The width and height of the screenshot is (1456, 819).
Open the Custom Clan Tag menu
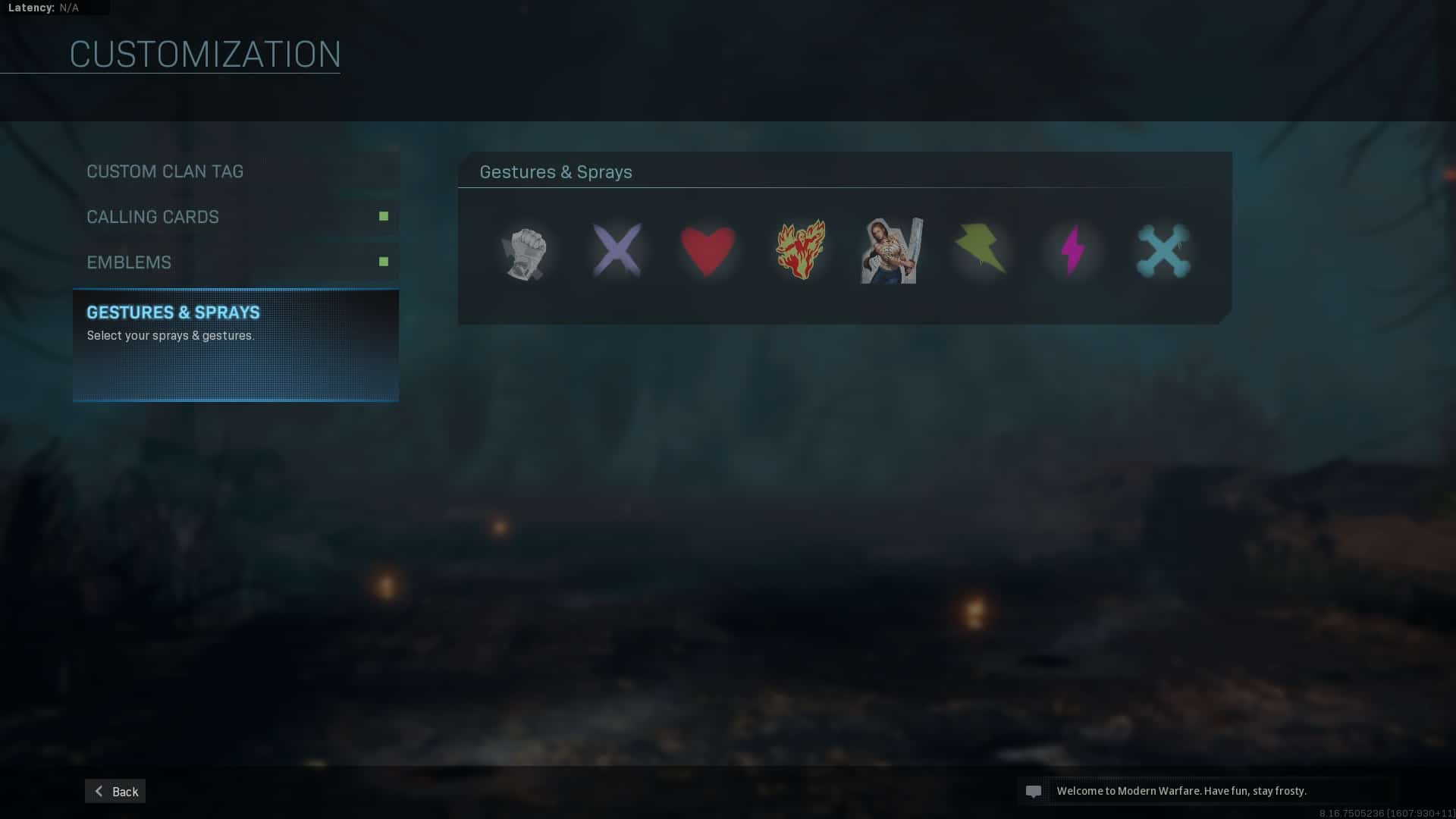[165, 171]
